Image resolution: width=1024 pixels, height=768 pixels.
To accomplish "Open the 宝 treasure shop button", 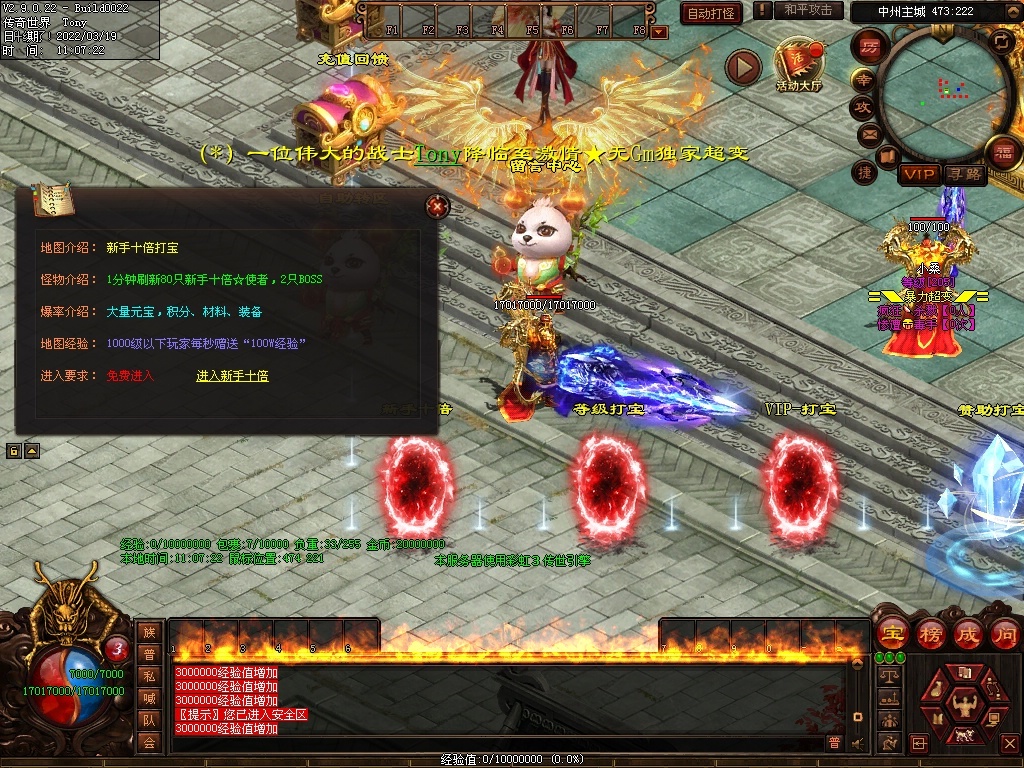I will coord(891,634).
